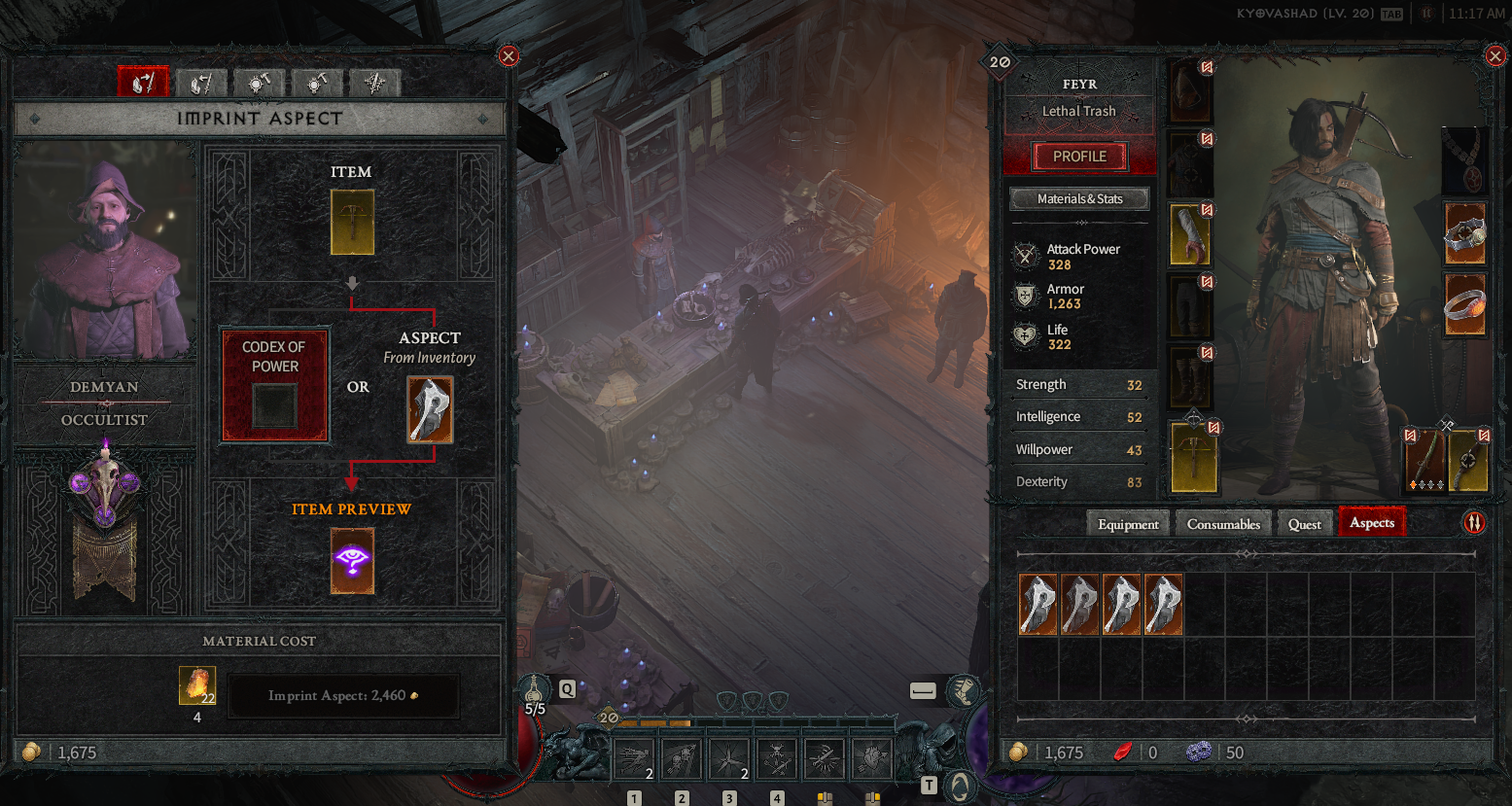Switch to the Consumables tab
The height and width of the screenshot is (806, 1512).
click(x=1223, y=524)
